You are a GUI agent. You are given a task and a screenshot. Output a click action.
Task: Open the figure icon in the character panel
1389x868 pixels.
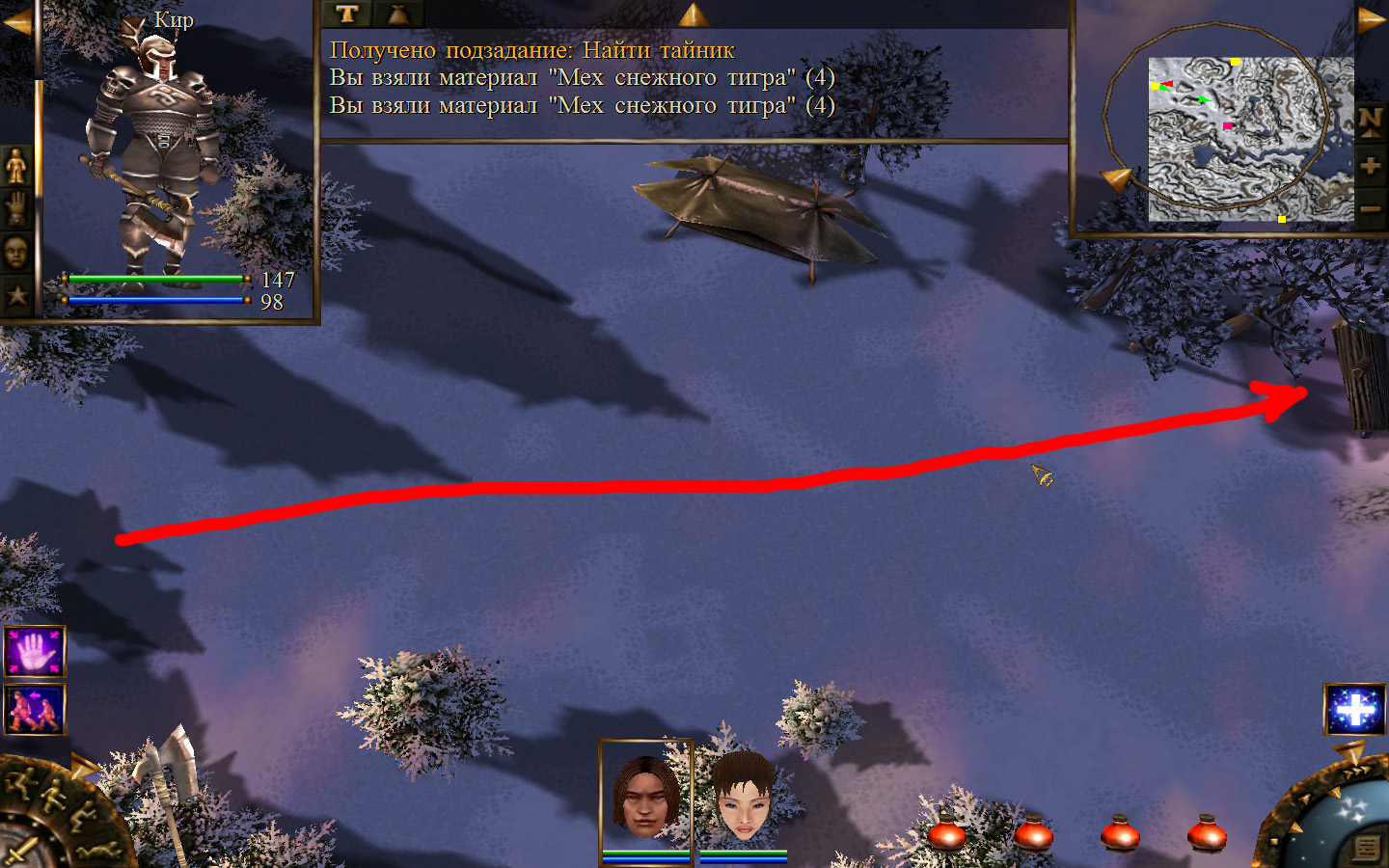[x=16, y=166]
